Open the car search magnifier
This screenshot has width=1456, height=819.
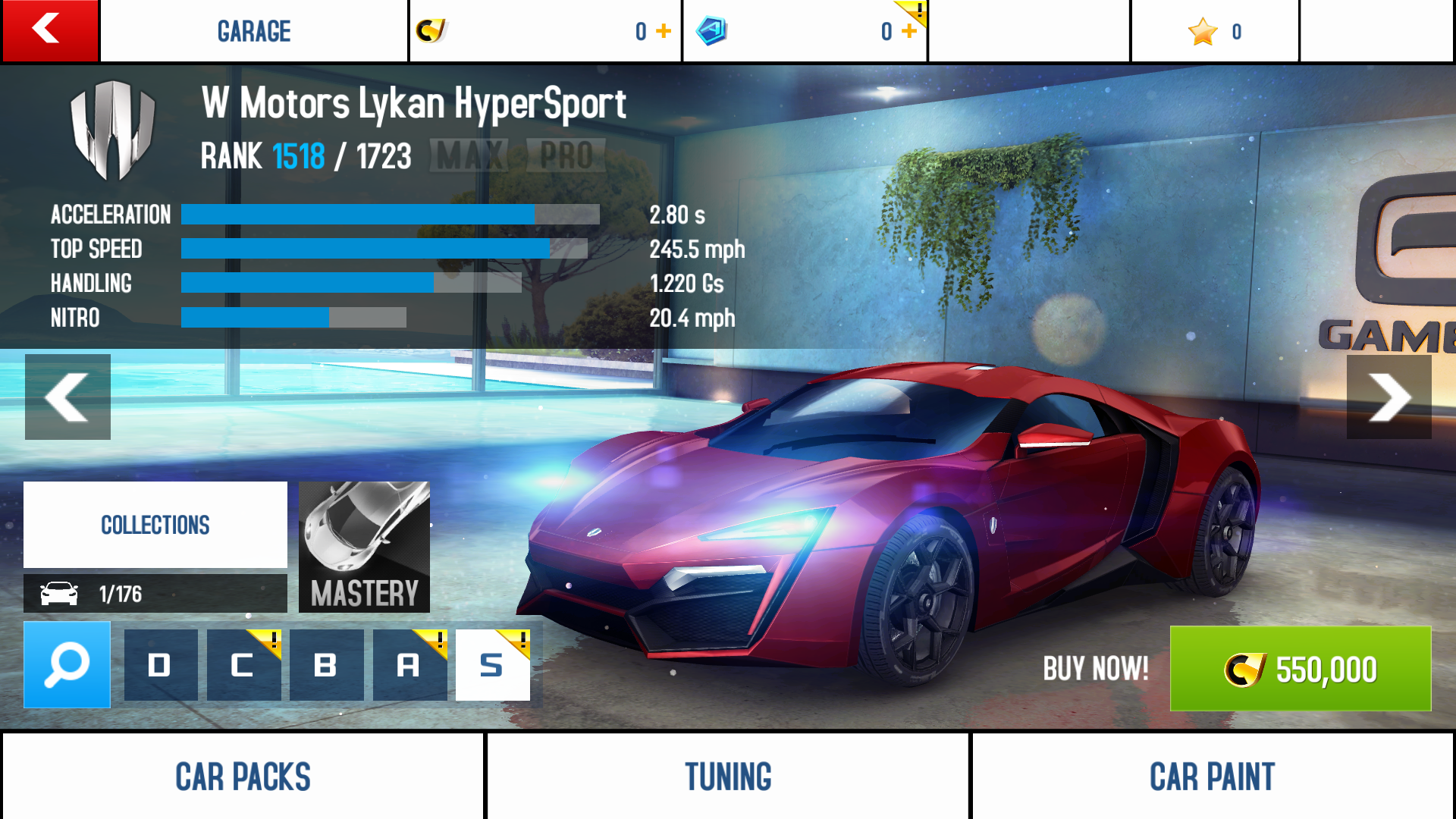[x=67, y=665]
